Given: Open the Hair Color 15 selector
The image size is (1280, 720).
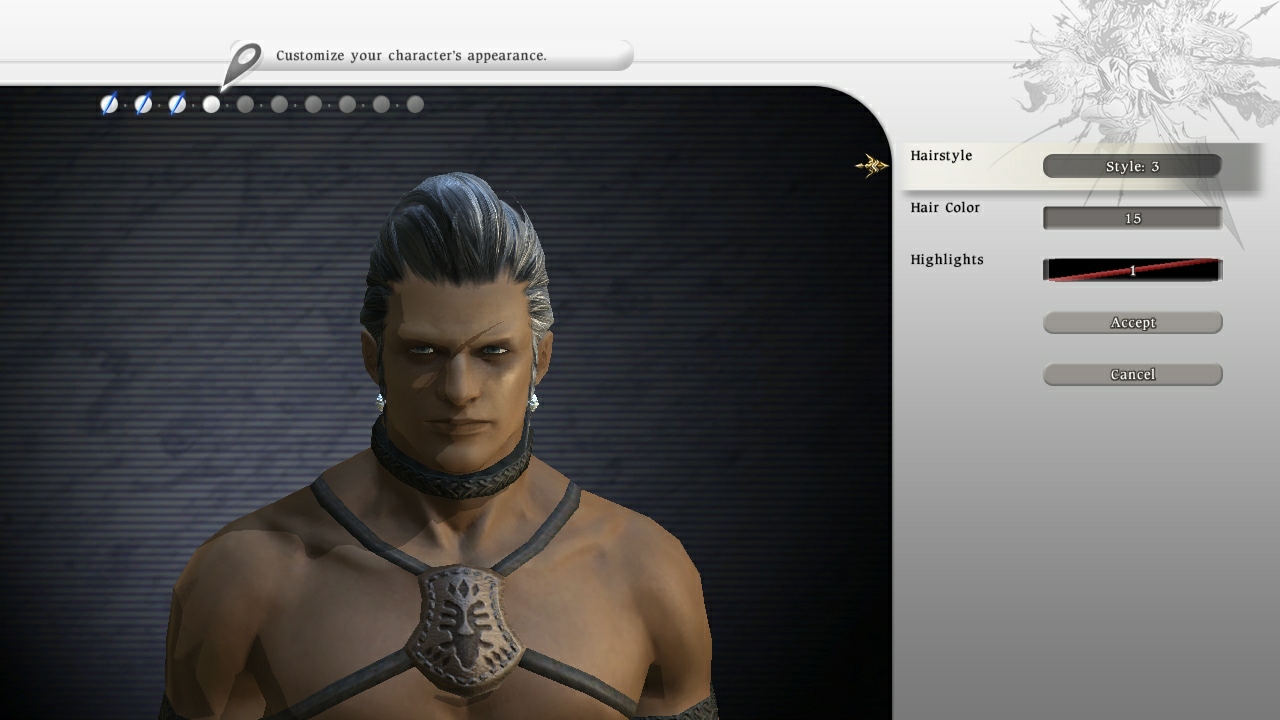Looking at the screenshot, I should (x=1131, y=218).
